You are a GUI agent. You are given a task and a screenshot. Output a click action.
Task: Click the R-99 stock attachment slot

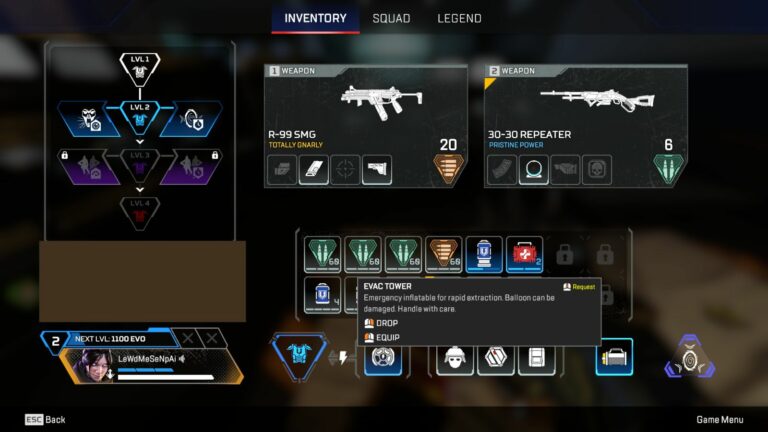[377, 170]
